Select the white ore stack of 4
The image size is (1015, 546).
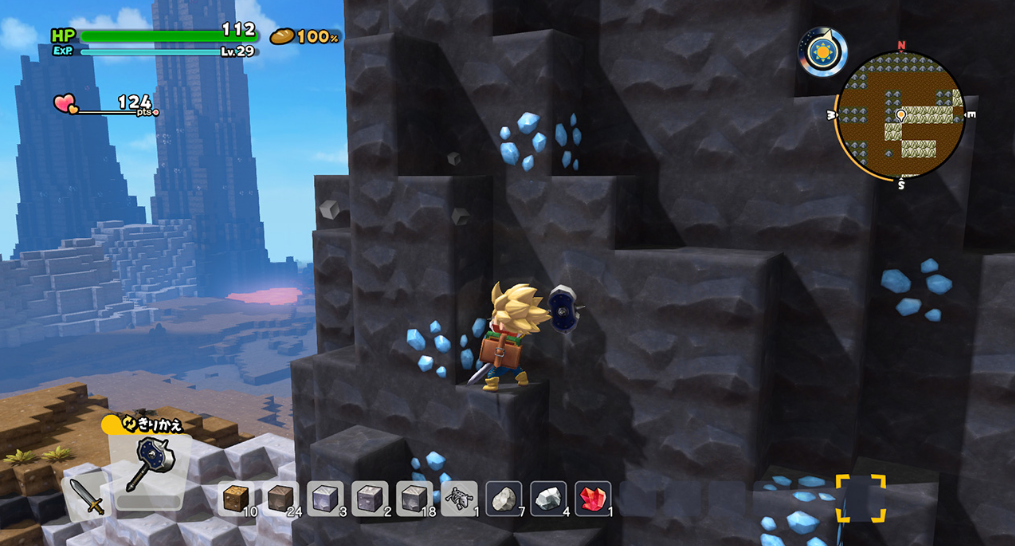[548, 498]
